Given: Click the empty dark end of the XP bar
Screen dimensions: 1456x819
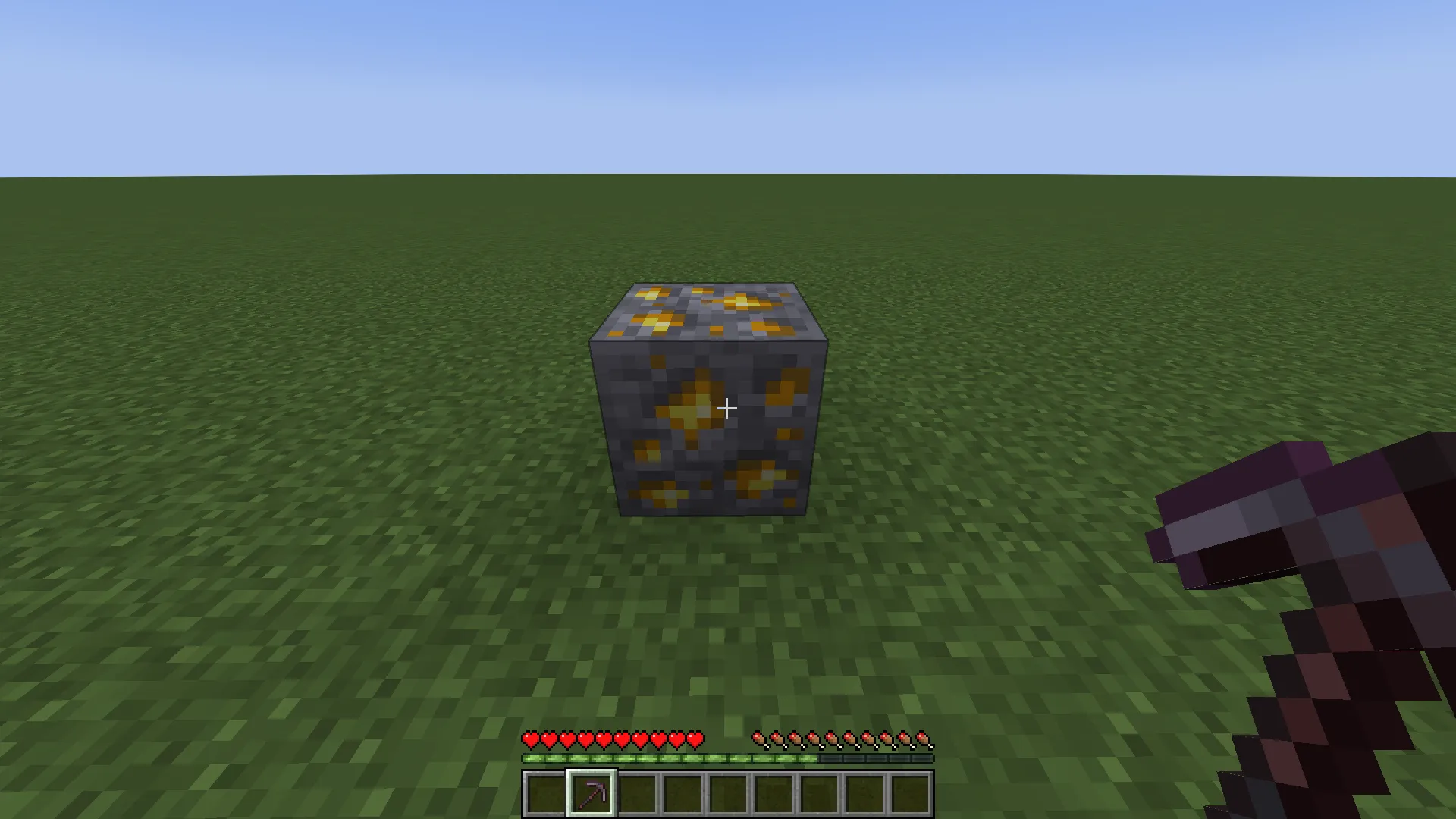Looking at the screenshot, I should pos(910,758).
